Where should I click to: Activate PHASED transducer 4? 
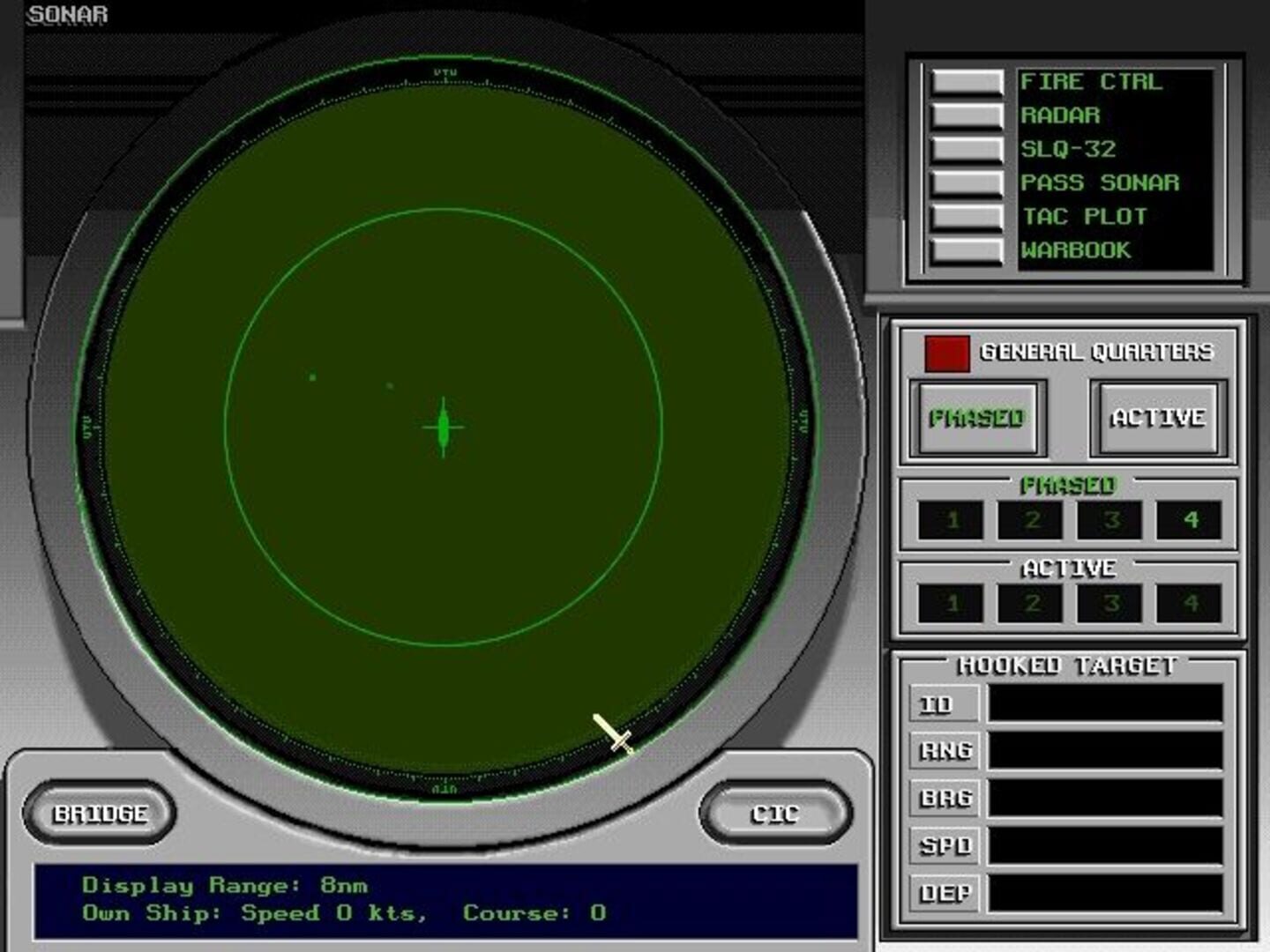(x=1191, y=519)
